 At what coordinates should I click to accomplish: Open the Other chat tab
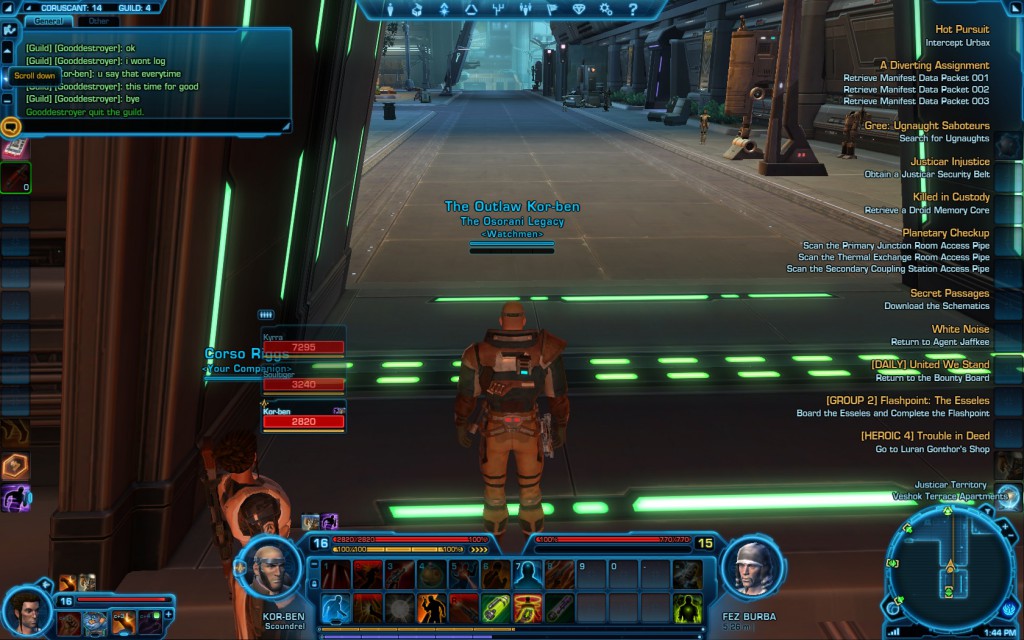pos(99,20)
